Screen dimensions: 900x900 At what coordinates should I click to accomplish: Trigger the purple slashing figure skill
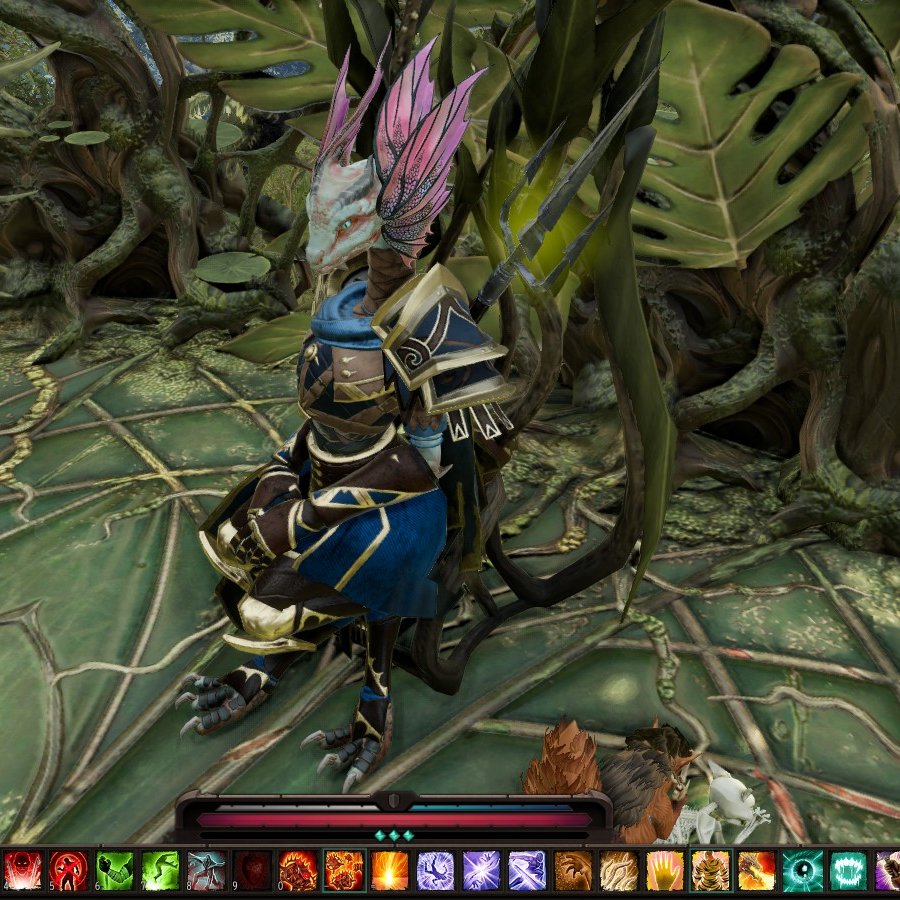527,871
